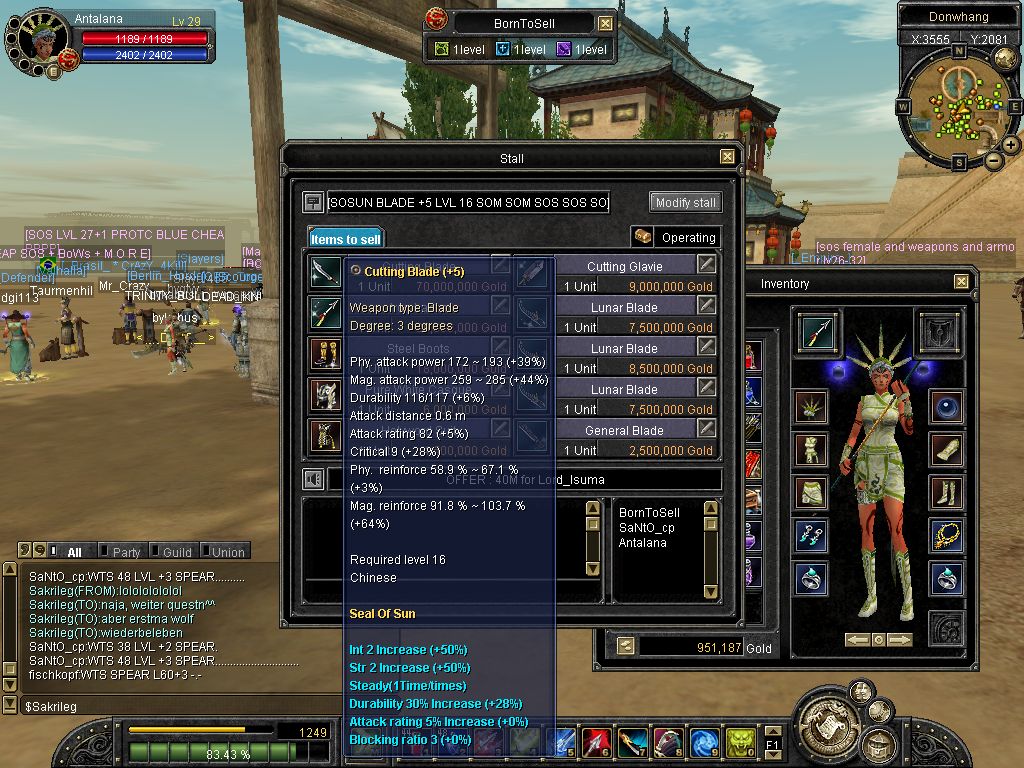This screenshot has height=768, width=1024.
Task: Zoom out the minimap
Action: tap(994, 160)
